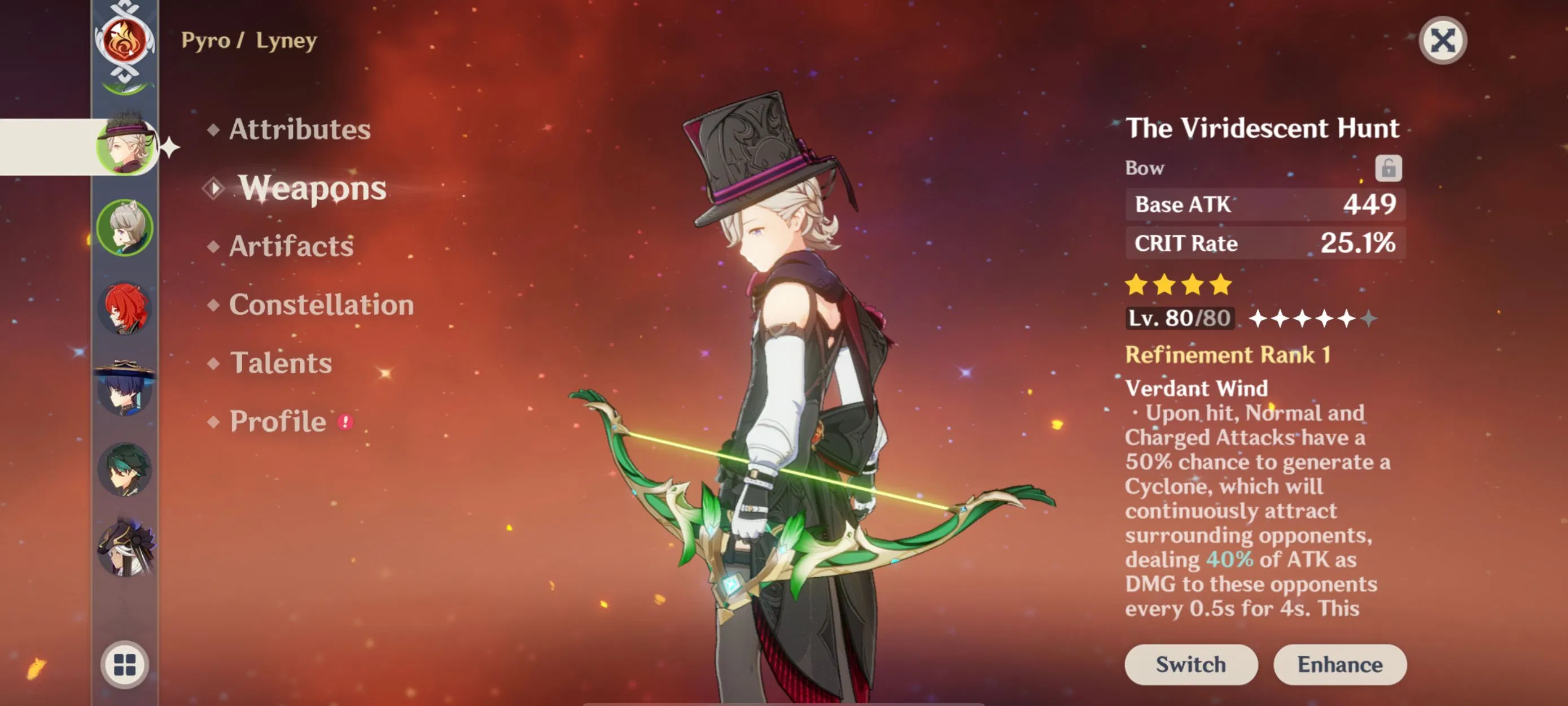This screenshot has height=706, width=1568.
Task: Open the Constellation section
Action: tap(321, 305)
